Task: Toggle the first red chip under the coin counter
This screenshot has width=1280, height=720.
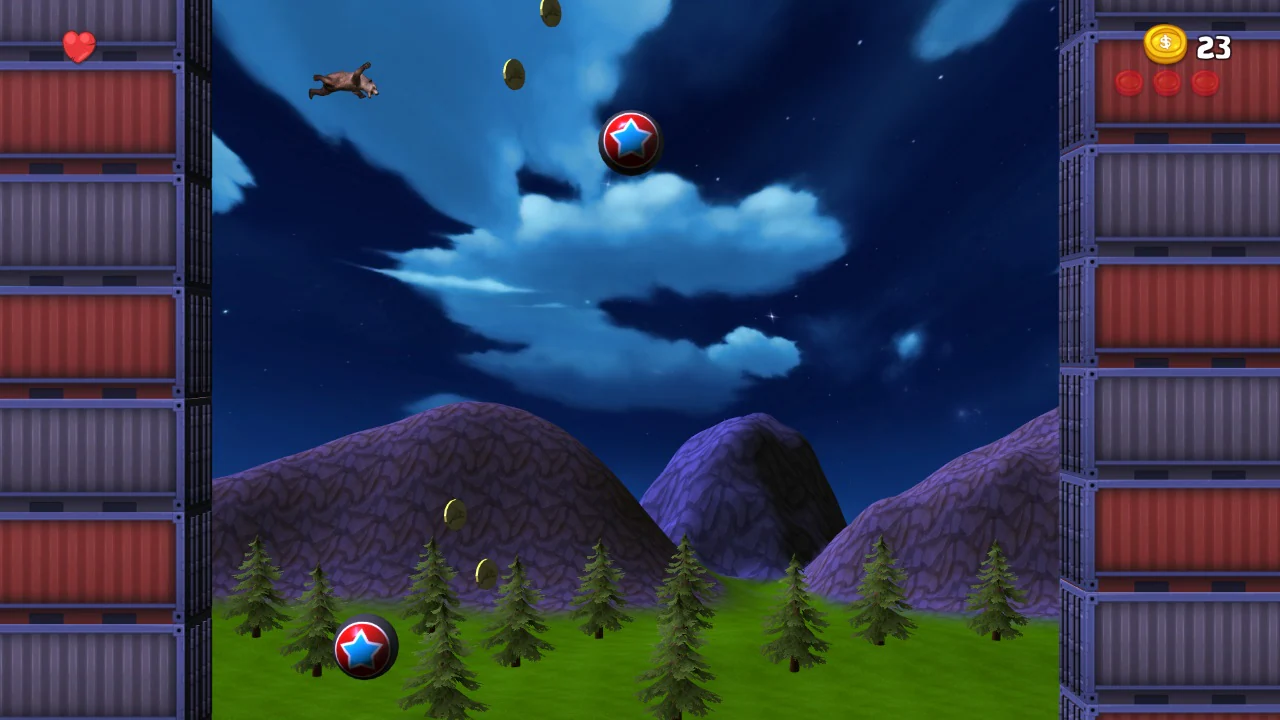Action: pos(1128,84)
